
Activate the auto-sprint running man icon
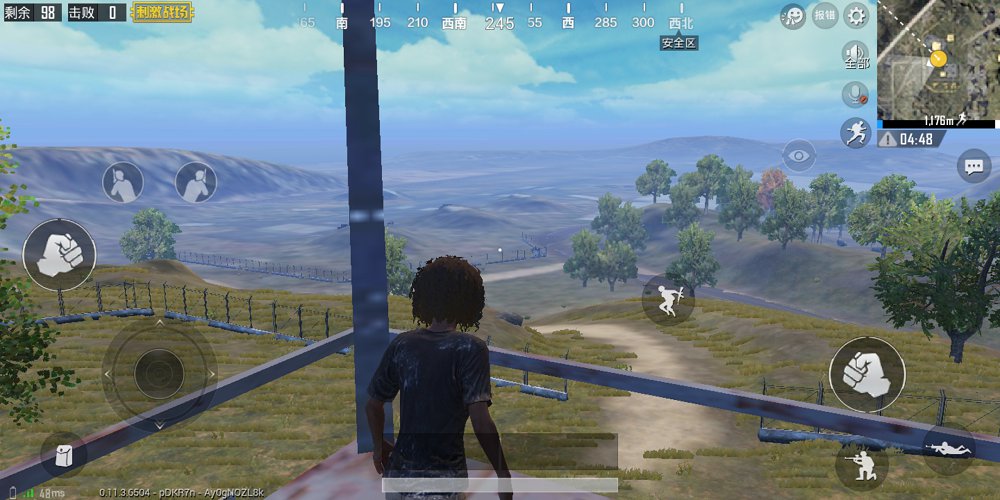point(856,132)
